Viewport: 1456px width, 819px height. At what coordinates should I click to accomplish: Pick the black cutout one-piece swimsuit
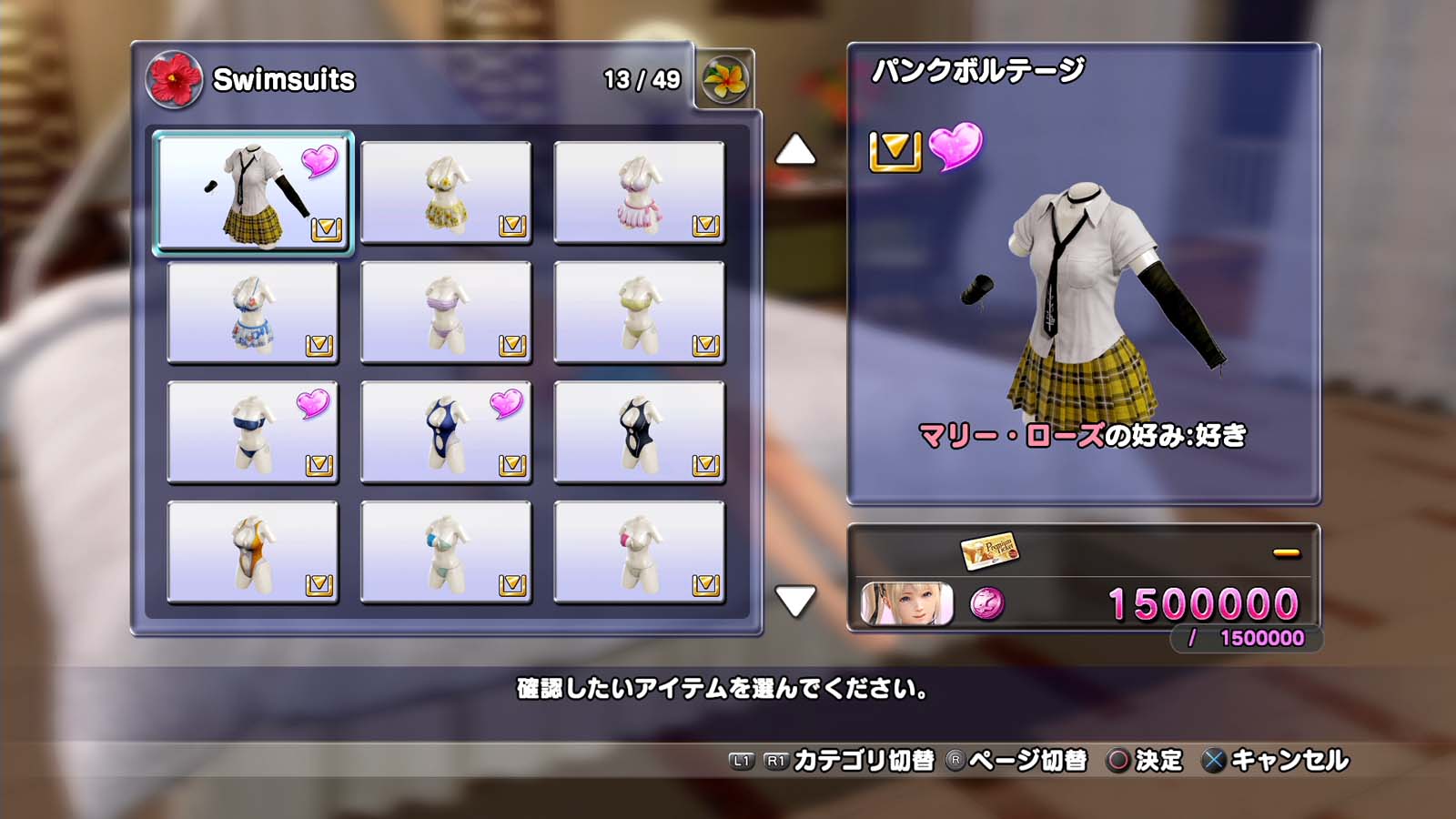639,433
